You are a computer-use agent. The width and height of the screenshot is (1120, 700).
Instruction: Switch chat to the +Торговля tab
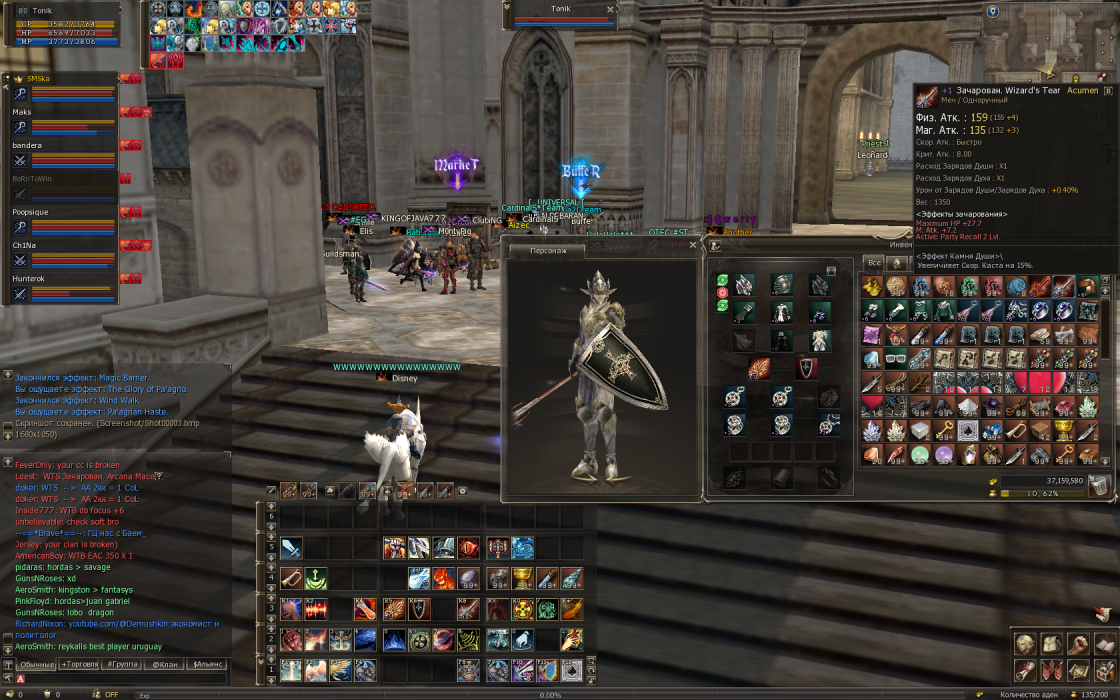pos(81,664)
